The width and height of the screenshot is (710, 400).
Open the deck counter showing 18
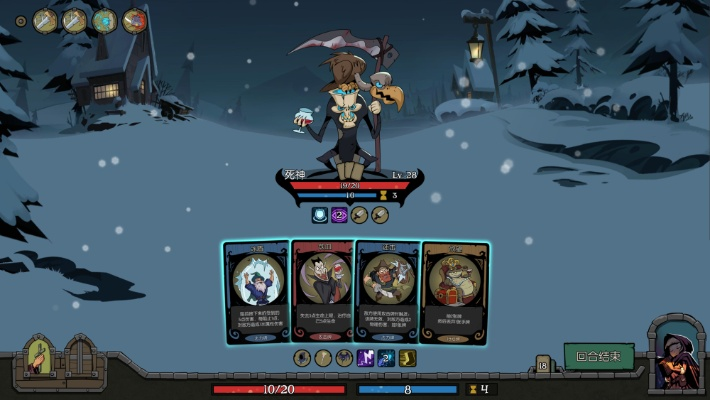[544, 366]
